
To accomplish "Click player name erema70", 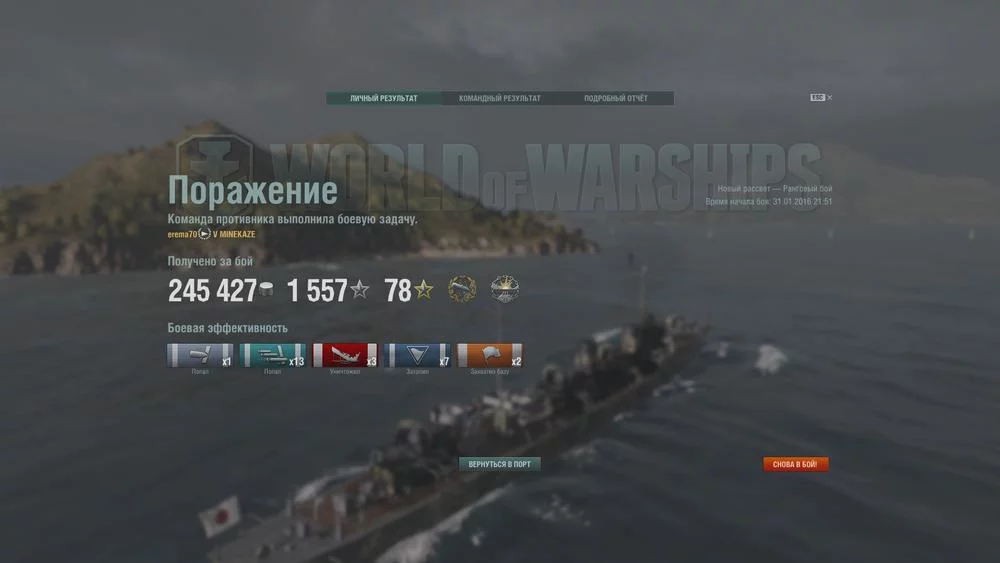I will [x=182, y=234].
